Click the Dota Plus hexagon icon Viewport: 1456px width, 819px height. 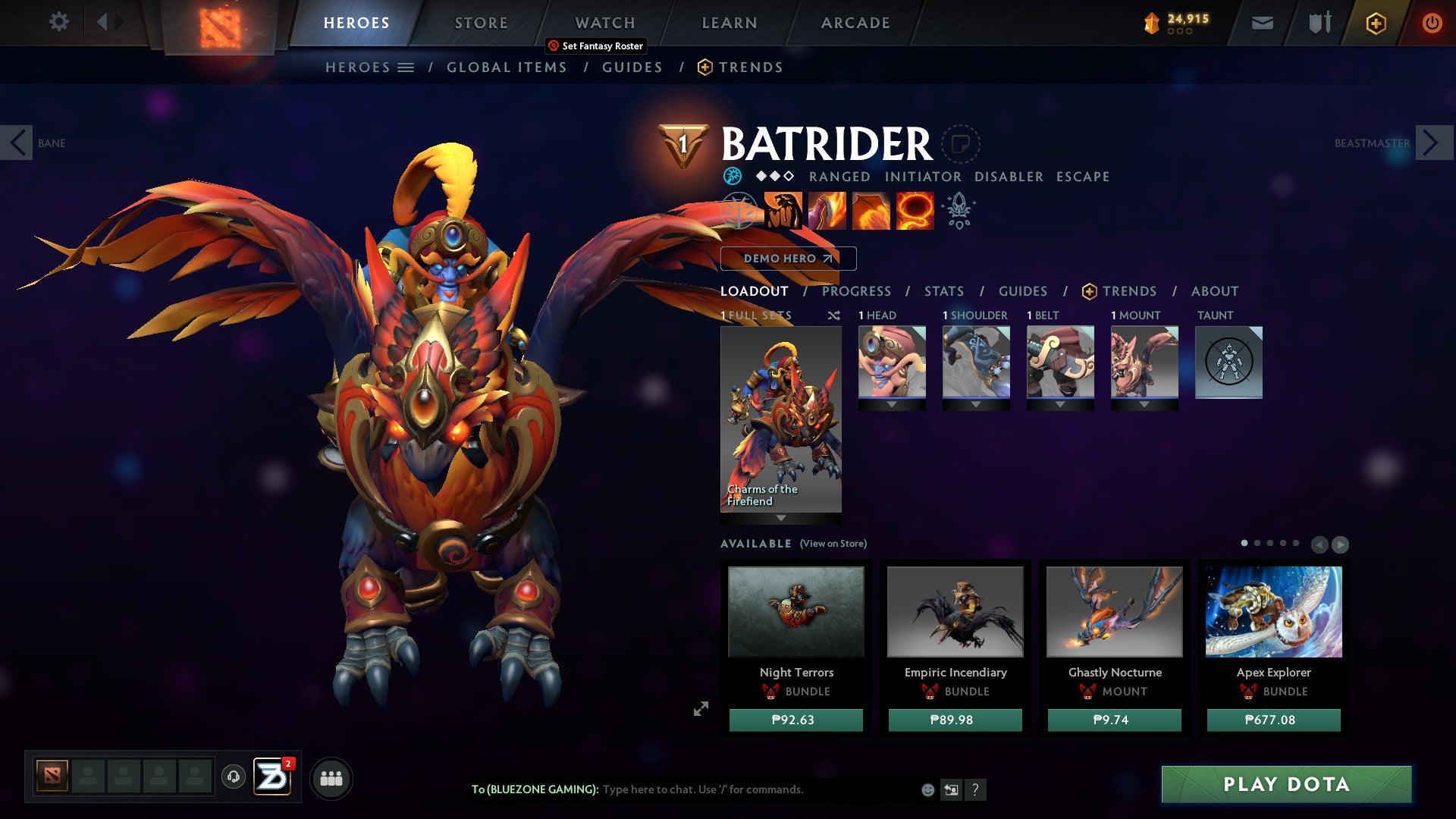[x=1376, y=23]
